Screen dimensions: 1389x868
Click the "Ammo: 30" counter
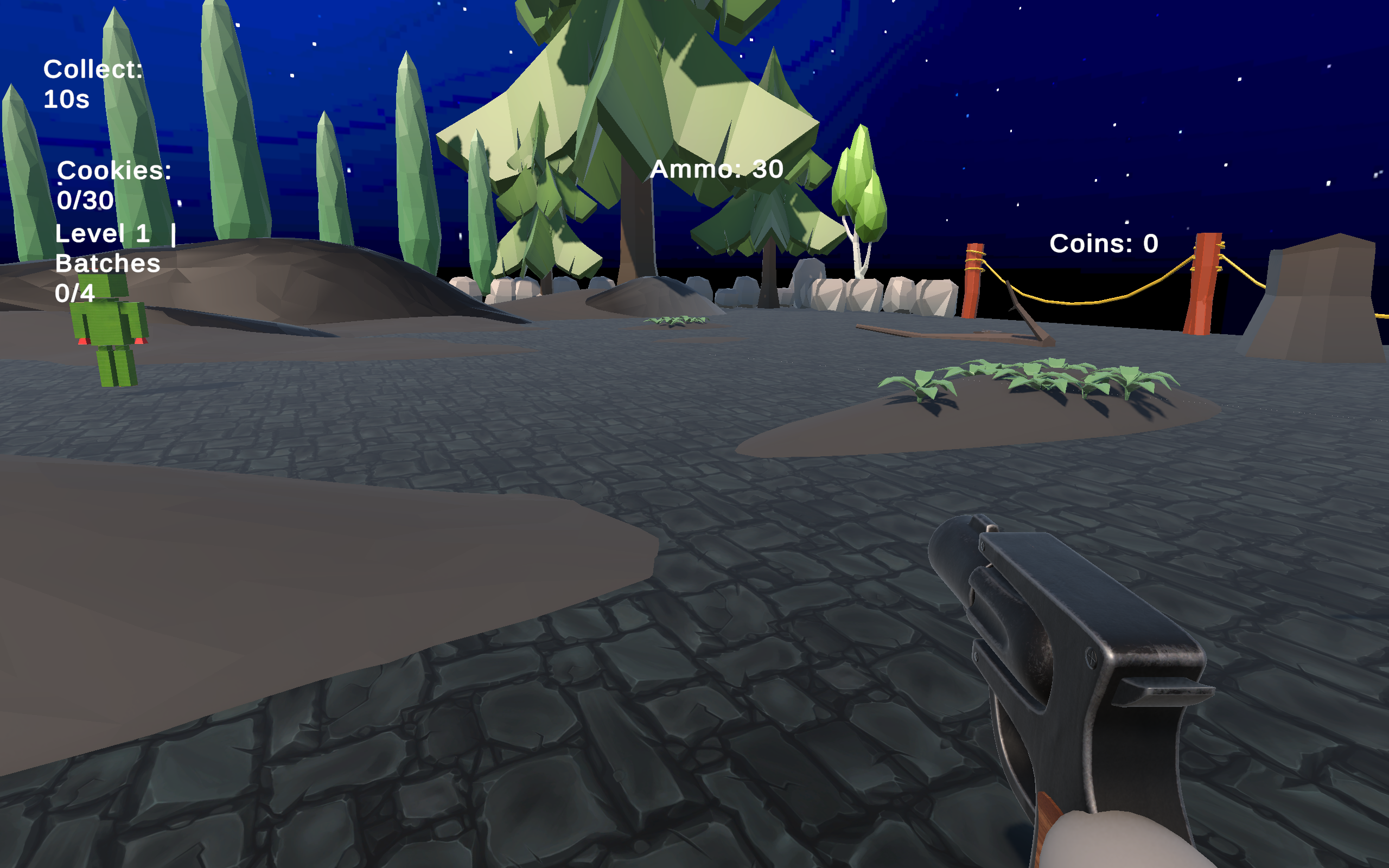tap(717, 169)
